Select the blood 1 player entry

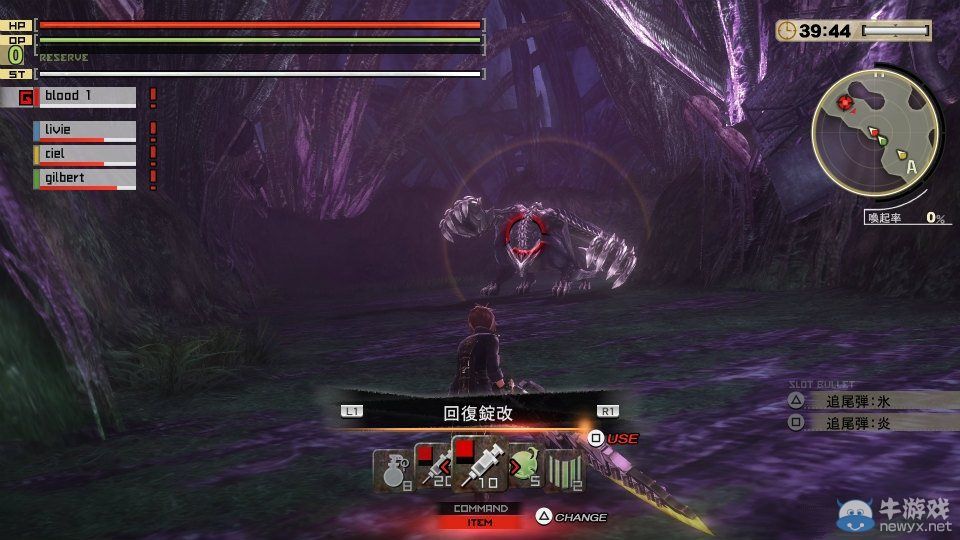pos(86,97)
